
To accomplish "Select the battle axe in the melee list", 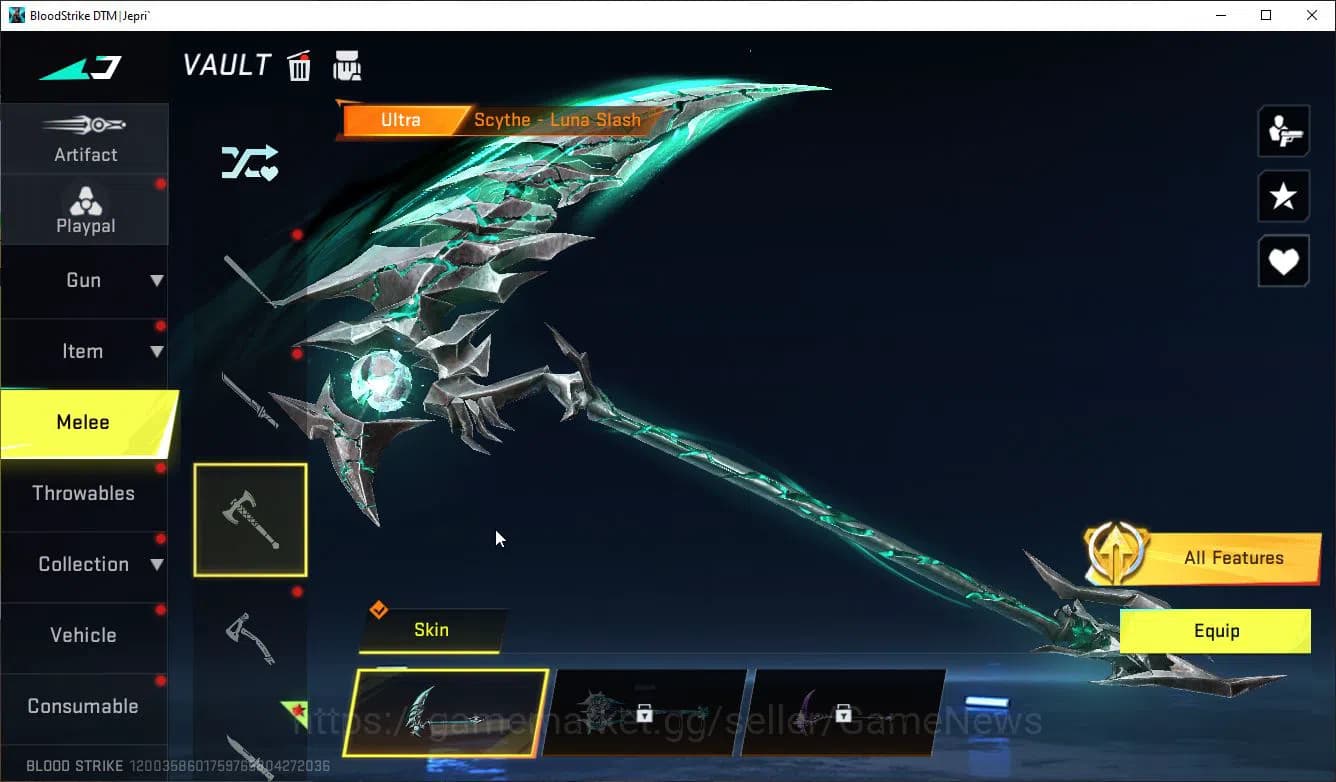I will click(250, 518).
